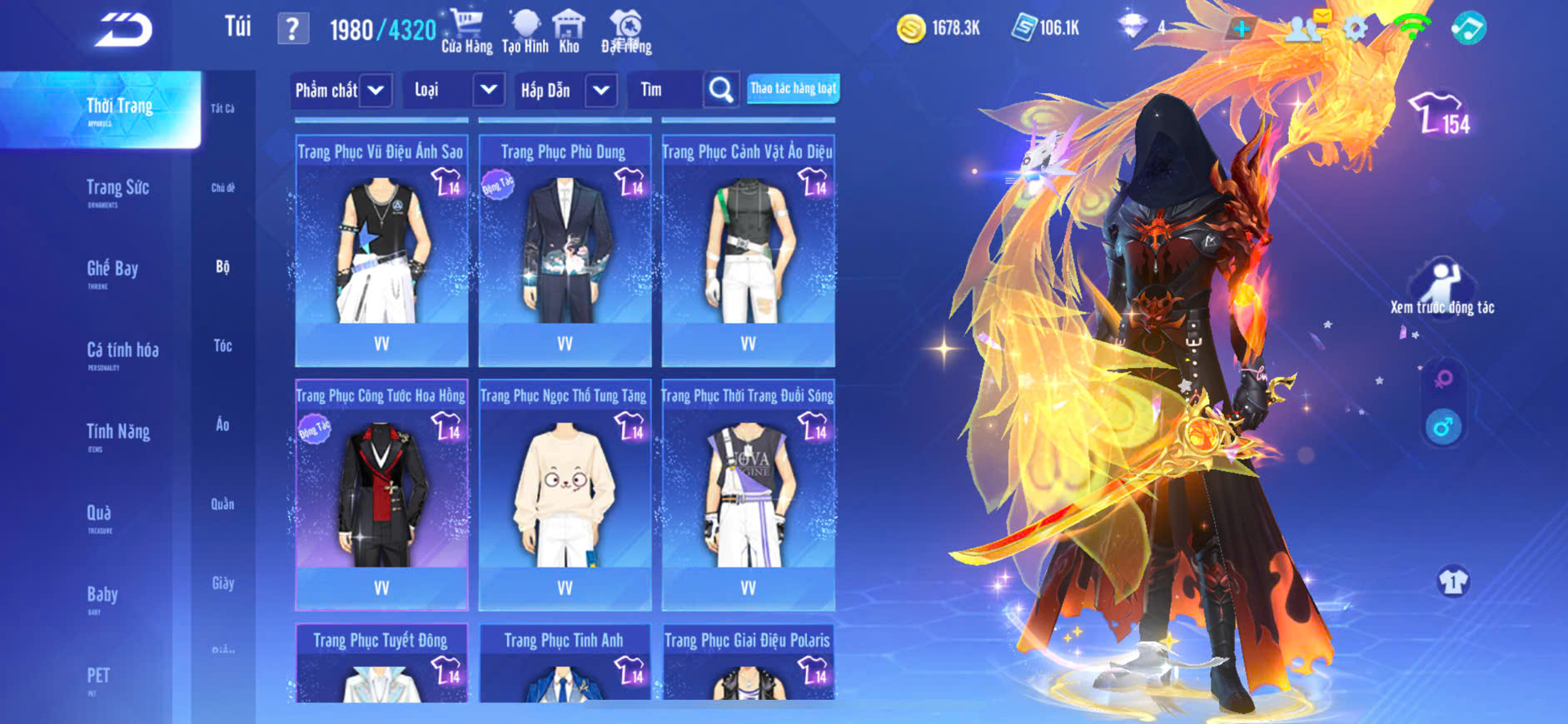Open Cửa Hàng shop
This screenshot has height=724, width=1568.
click(466, 31)
